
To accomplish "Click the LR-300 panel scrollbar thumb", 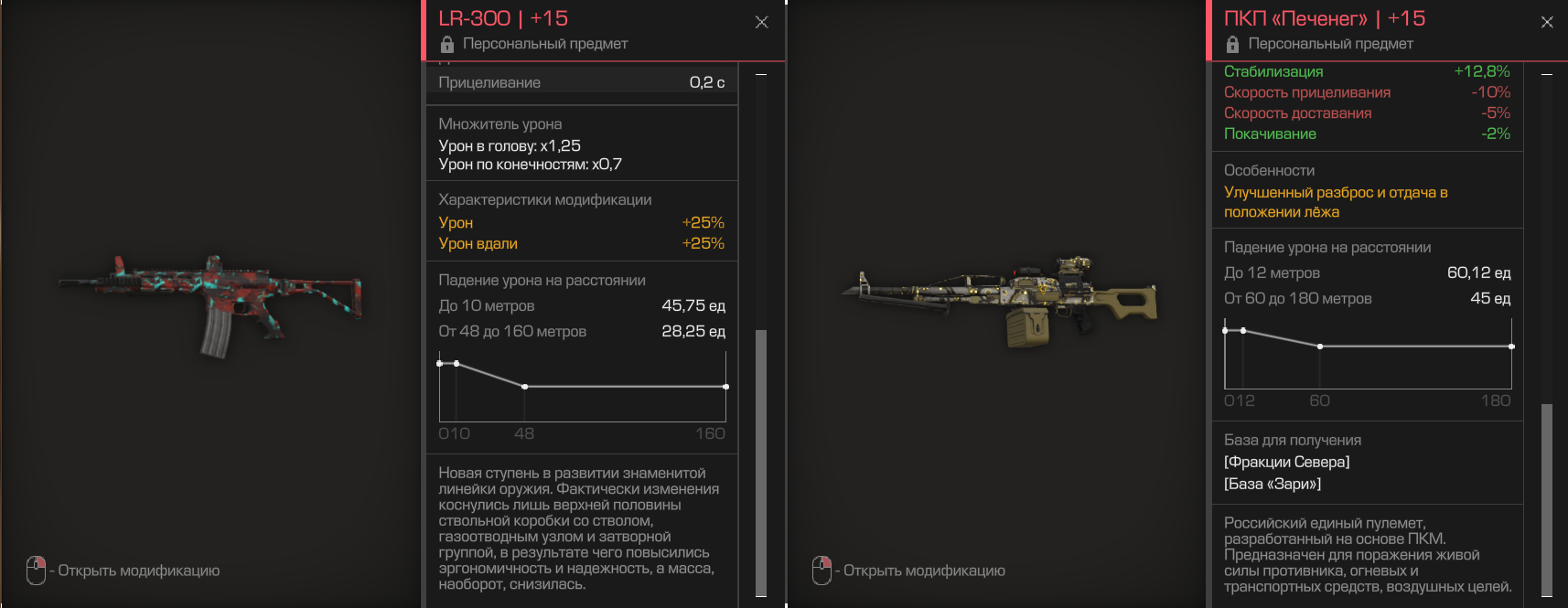I will (761, 462).
